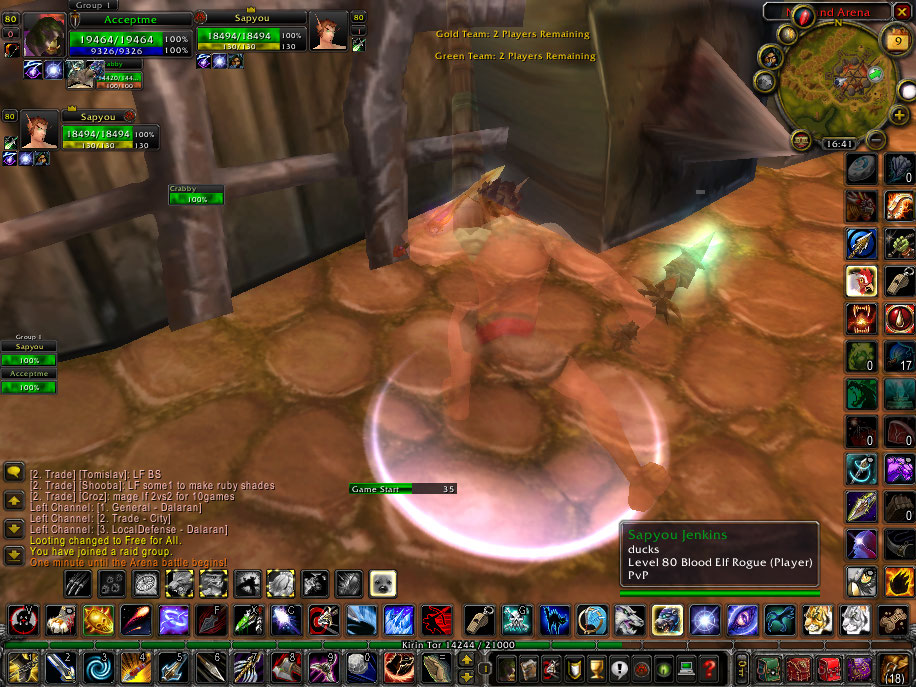This screenshot has width=916, height=687.
Task: Open the backpack bag slot
Action: (x=896, y=667)
